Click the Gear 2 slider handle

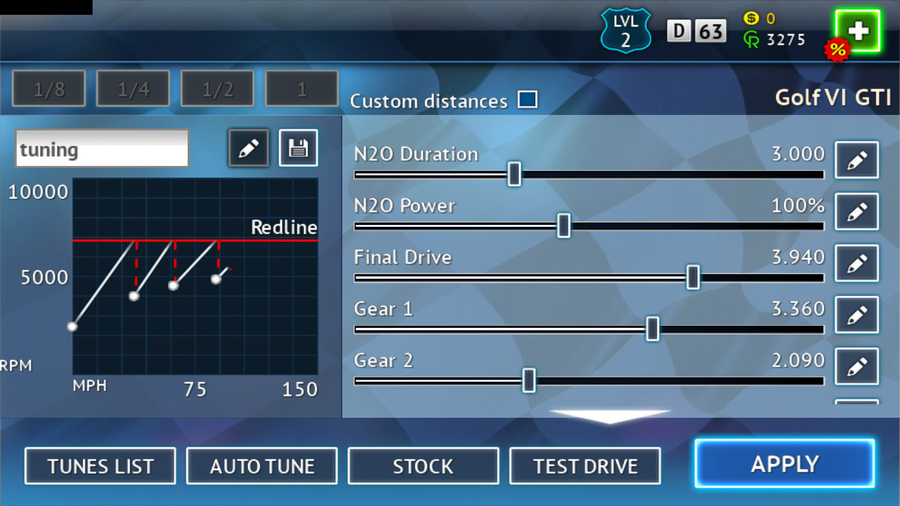pos(529,380)
